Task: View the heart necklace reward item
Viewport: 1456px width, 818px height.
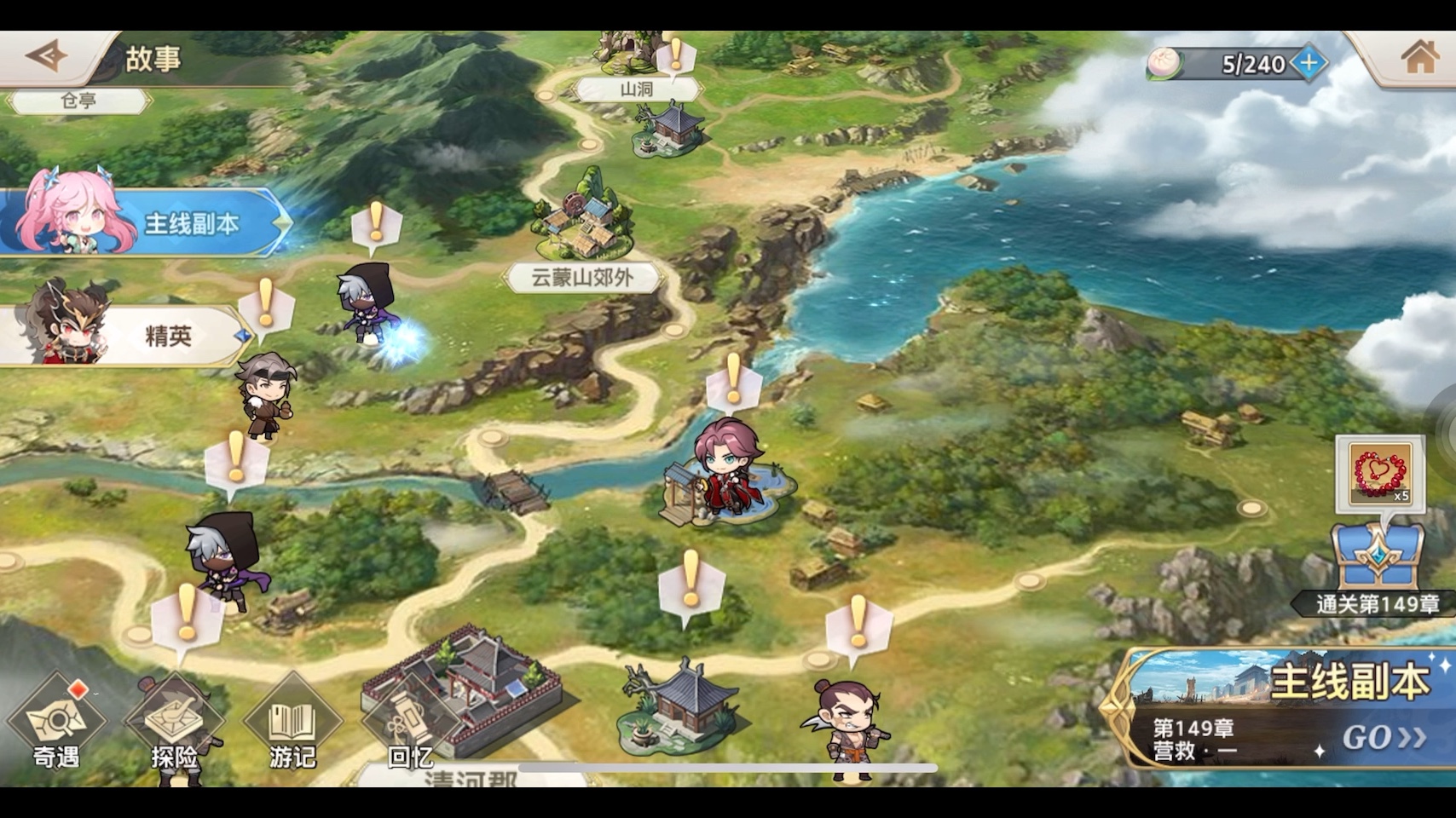Action: (1380, 473)
